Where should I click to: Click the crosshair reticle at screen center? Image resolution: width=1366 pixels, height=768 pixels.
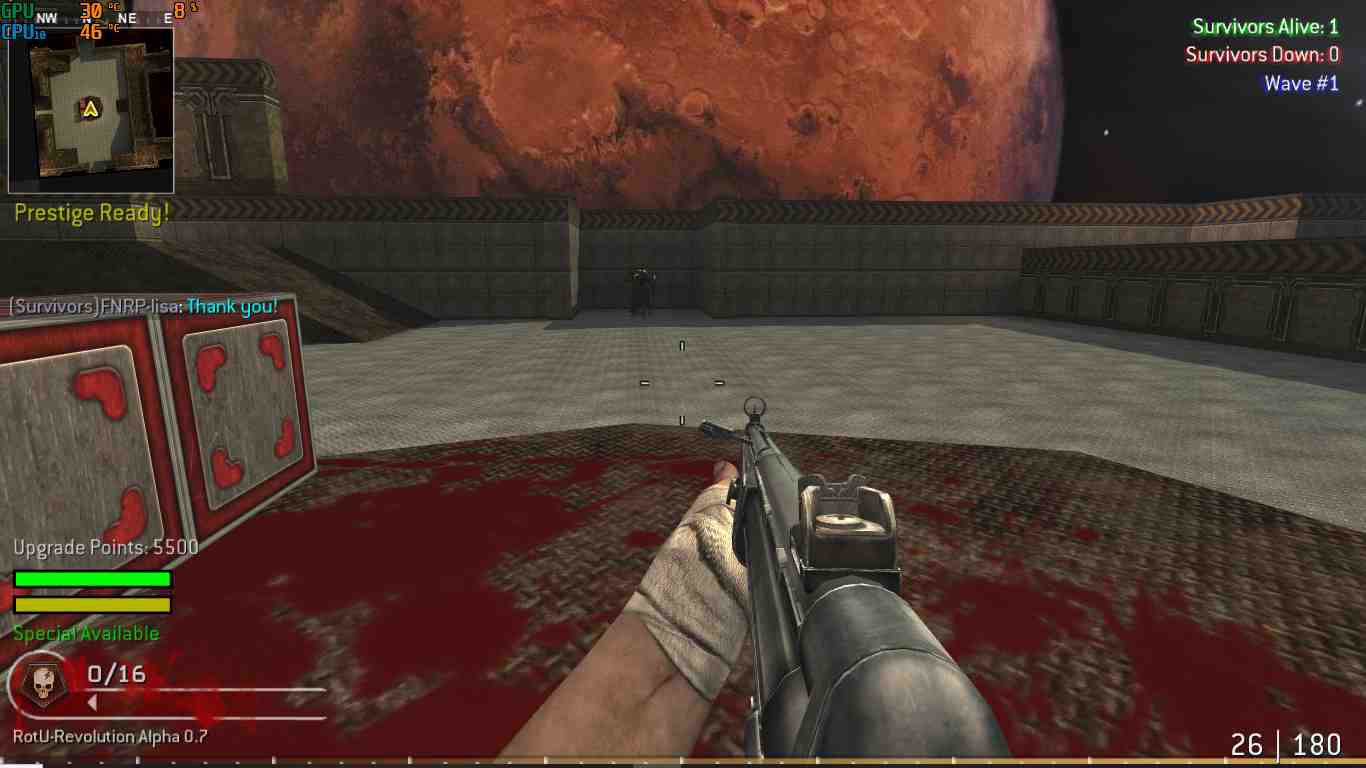click(x=683, y=383)
